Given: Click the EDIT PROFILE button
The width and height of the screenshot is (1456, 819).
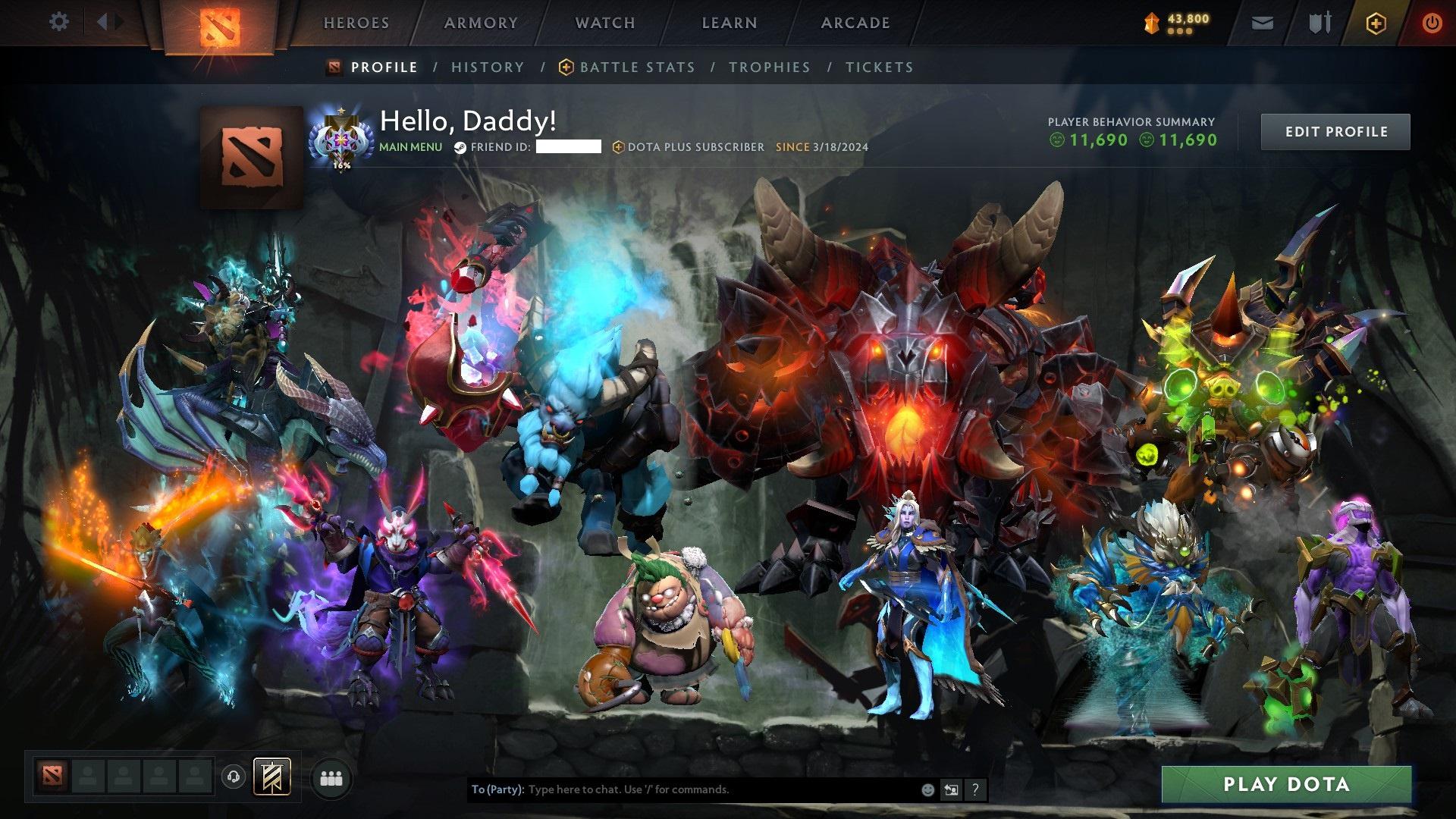Looking at the screenshot, I should point(1335,131).
